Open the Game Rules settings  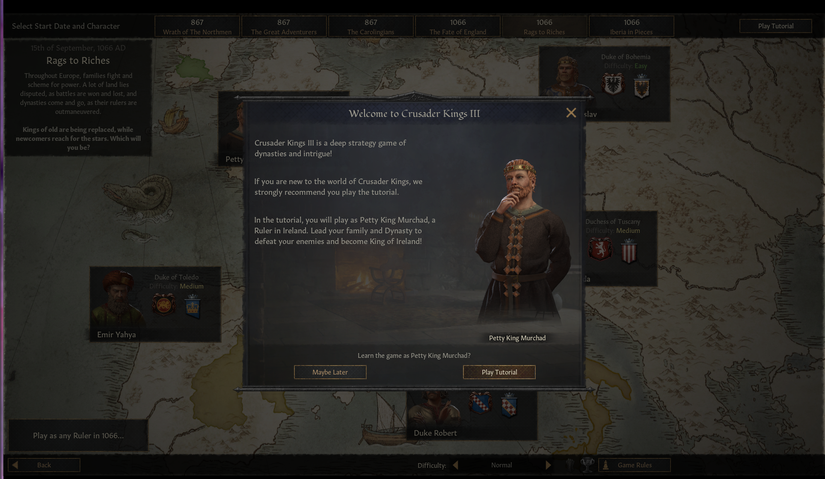click(634, 465)
